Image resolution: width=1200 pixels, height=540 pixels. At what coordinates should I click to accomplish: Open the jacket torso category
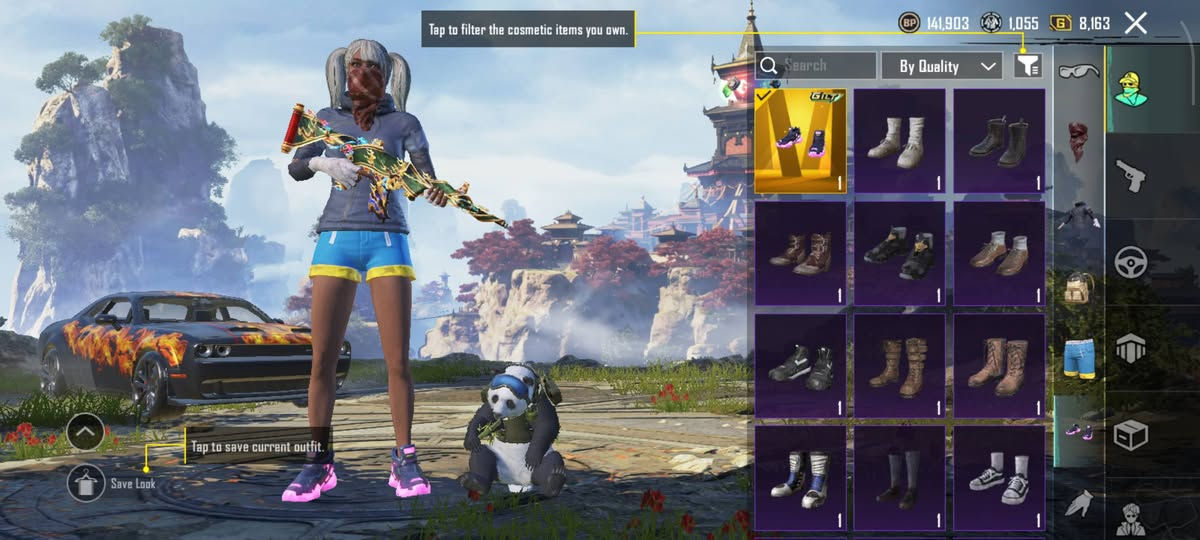click(1078, 213)
